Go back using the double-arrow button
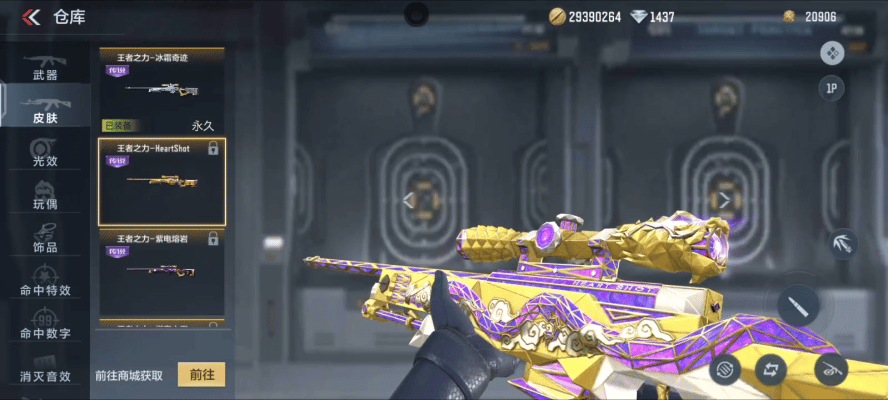 31,16
